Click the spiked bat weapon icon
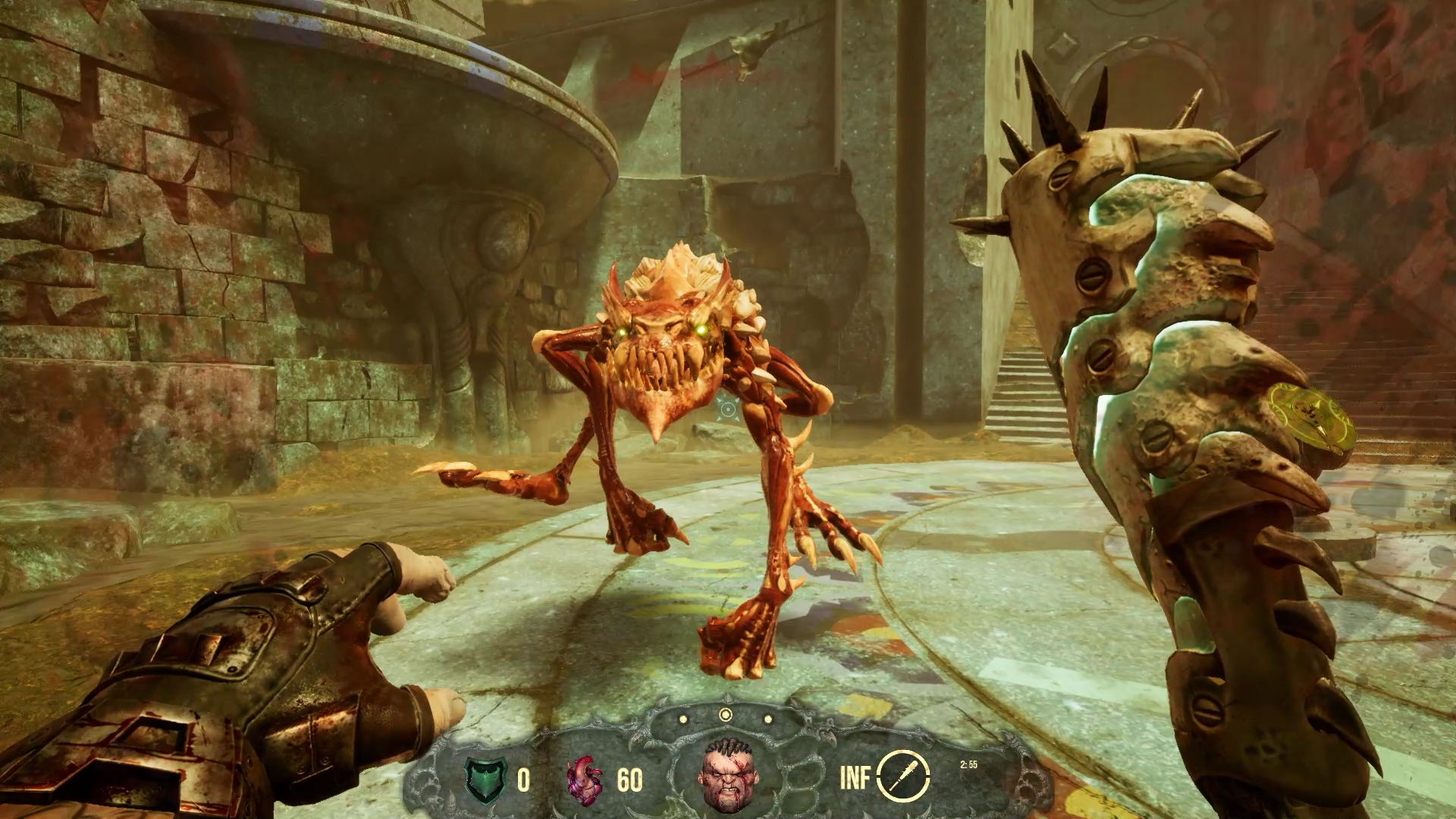 click(x=903, y=777)
